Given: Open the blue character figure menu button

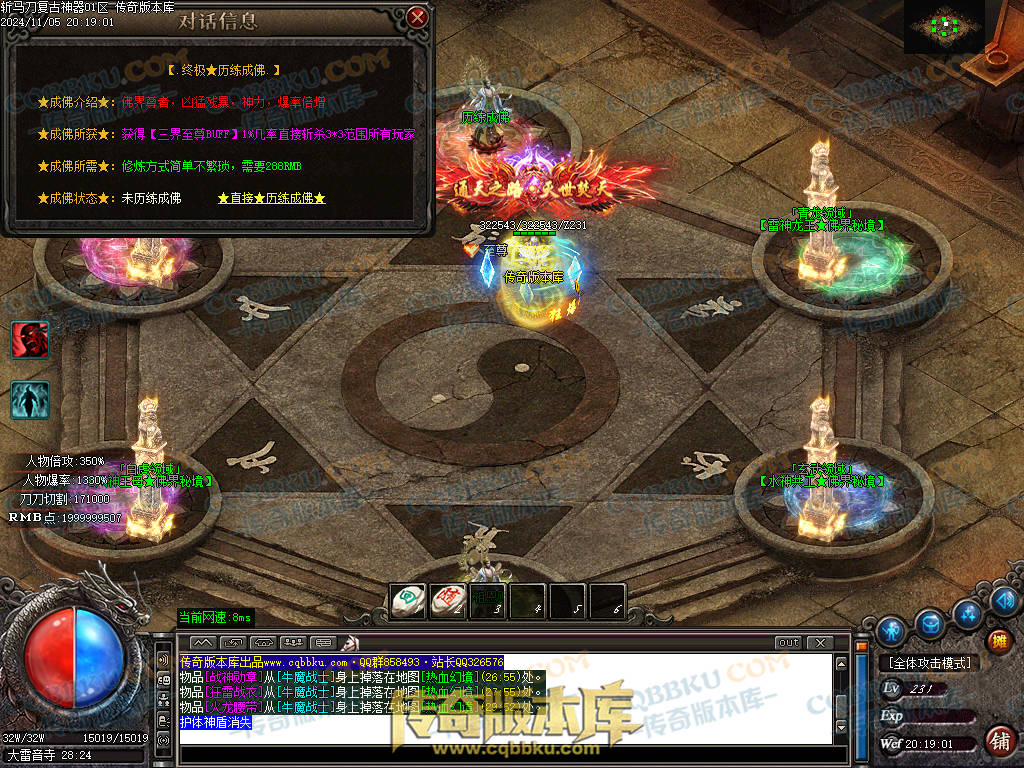Looking at the screenshot, I should [x=891, y=630].
